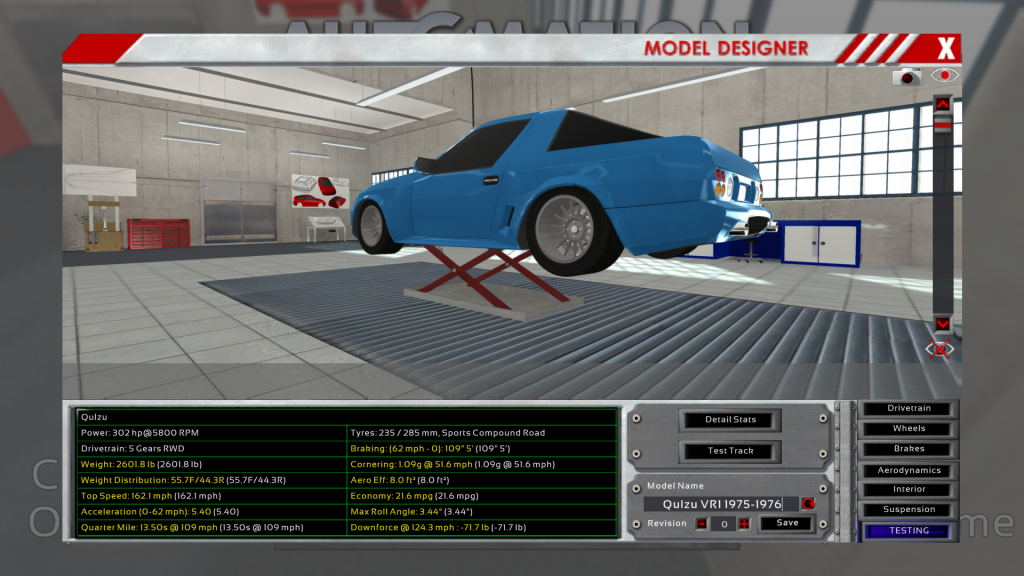Go to the Aerodynamics tab

[x=908, y=470]
